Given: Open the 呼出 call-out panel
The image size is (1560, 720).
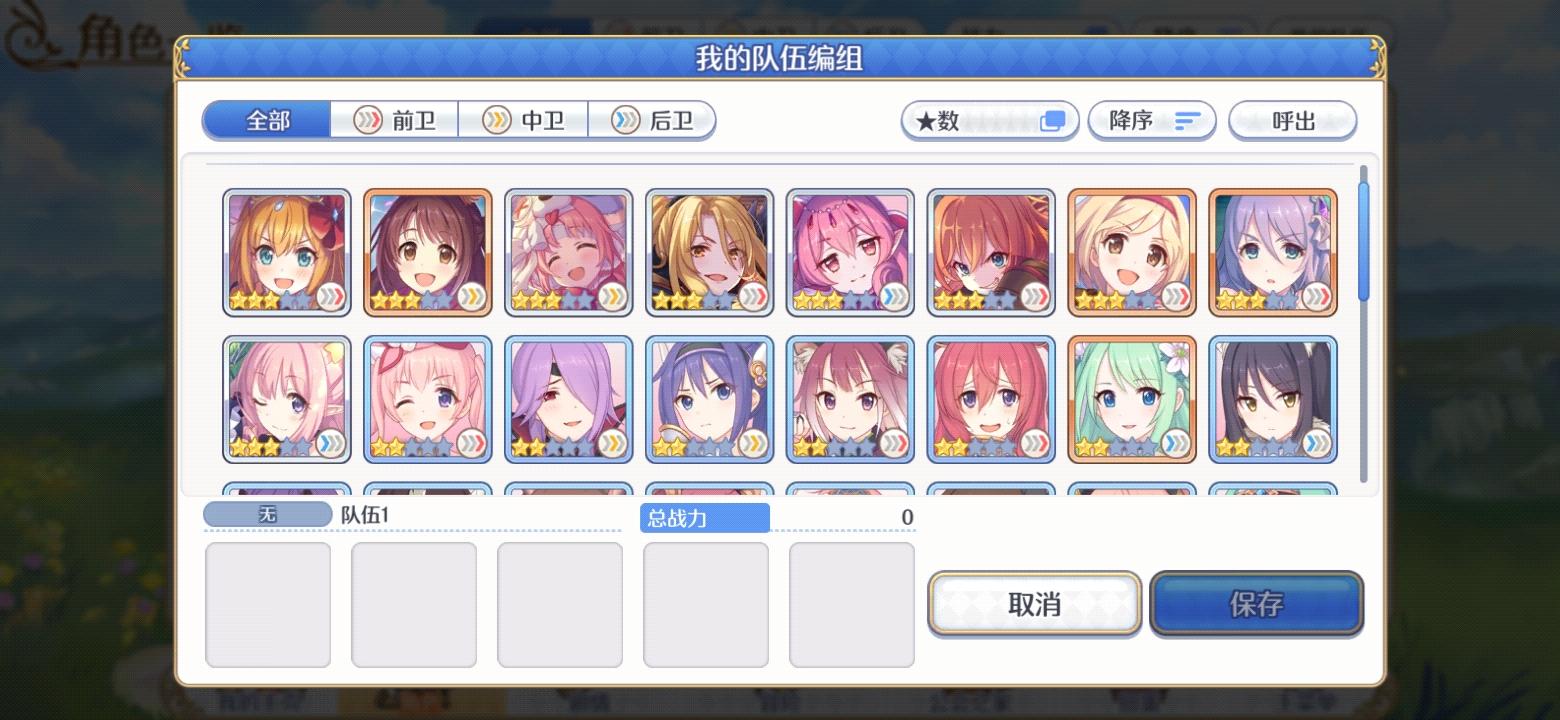Looking at the screenshot, I should 1292,120.
